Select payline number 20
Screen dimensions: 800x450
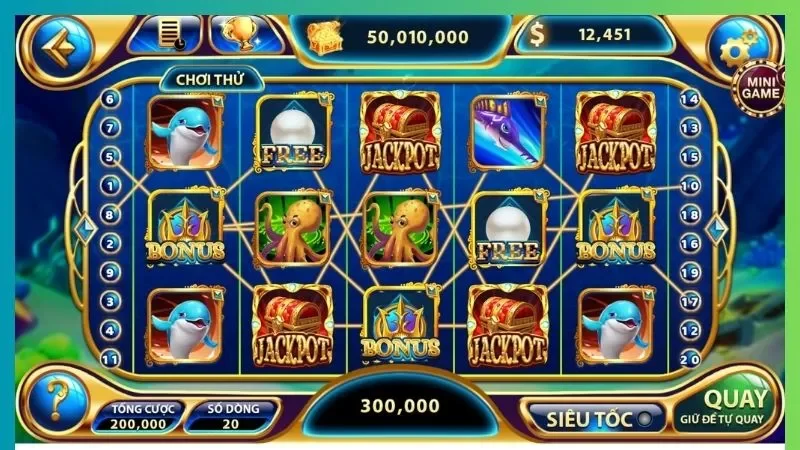[689, 358]
